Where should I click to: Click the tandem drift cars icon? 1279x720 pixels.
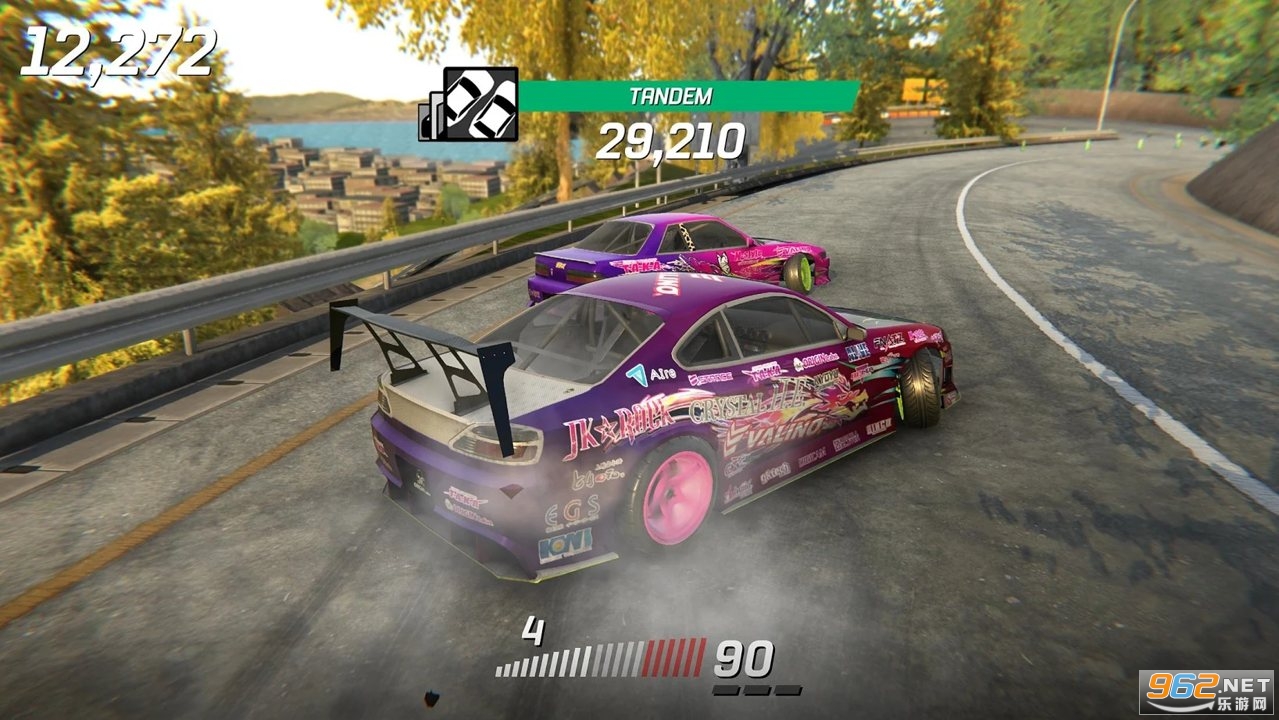pos(479,104)
